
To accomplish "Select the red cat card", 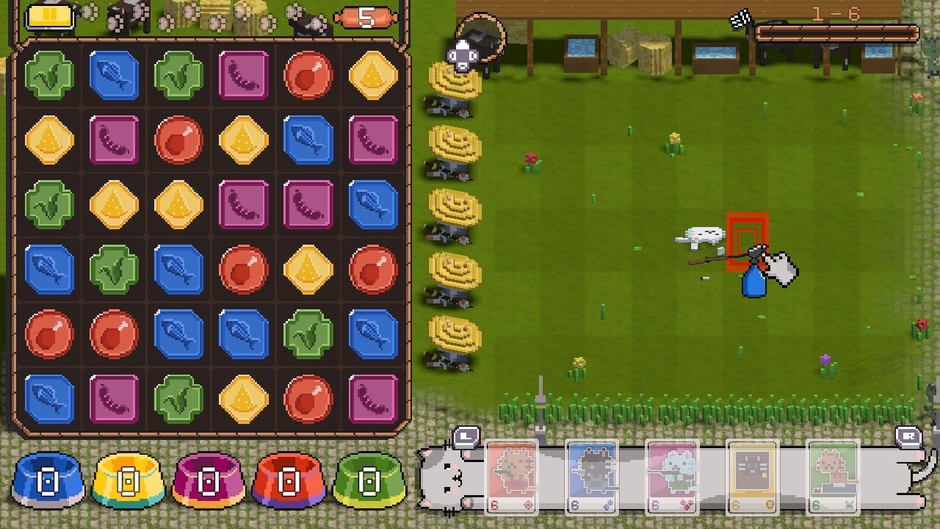I will point(512,476).
